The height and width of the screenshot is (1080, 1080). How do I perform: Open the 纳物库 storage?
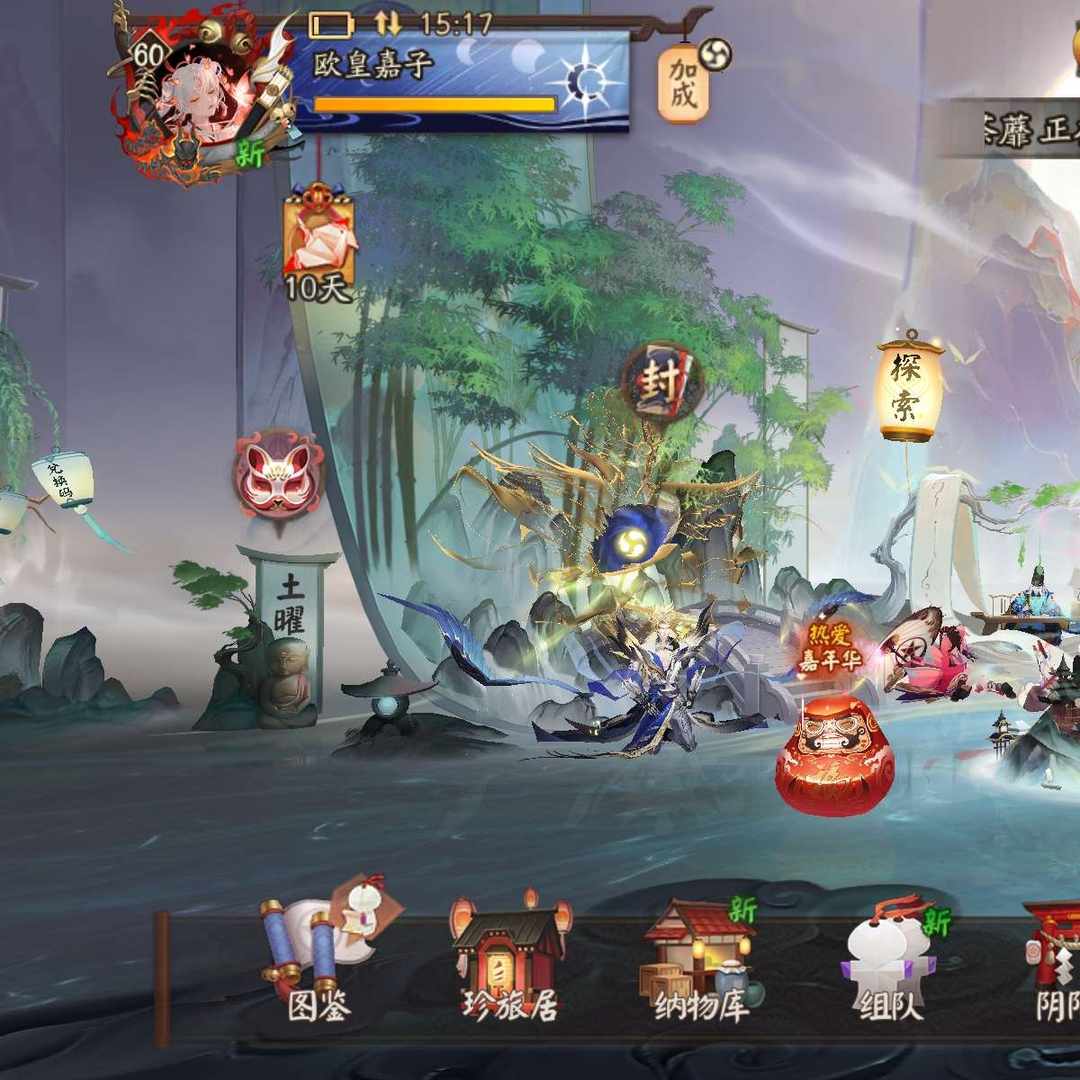point(700,960)
